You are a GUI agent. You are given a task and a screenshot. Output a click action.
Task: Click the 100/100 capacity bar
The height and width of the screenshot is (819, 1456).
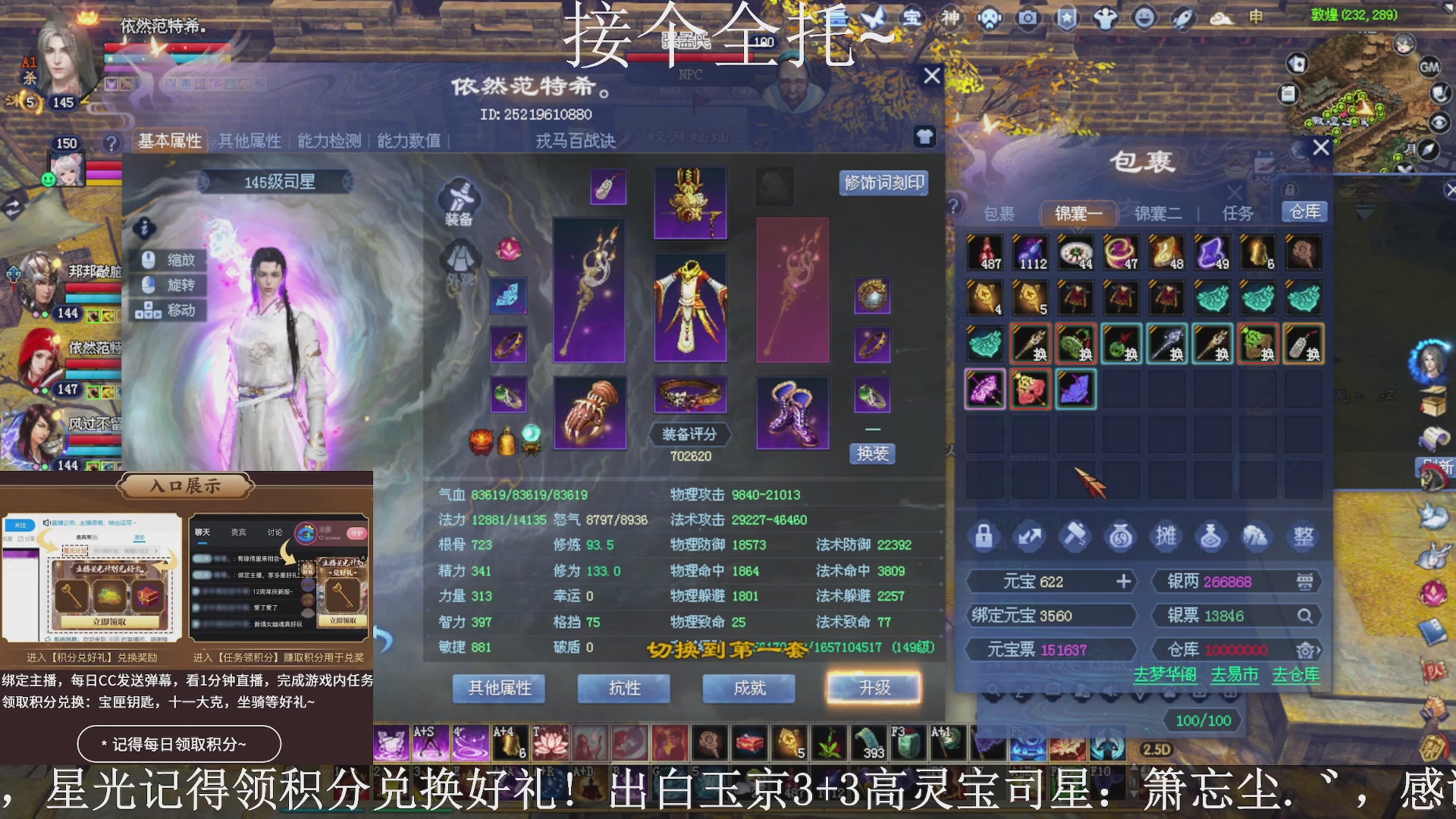1201,721
